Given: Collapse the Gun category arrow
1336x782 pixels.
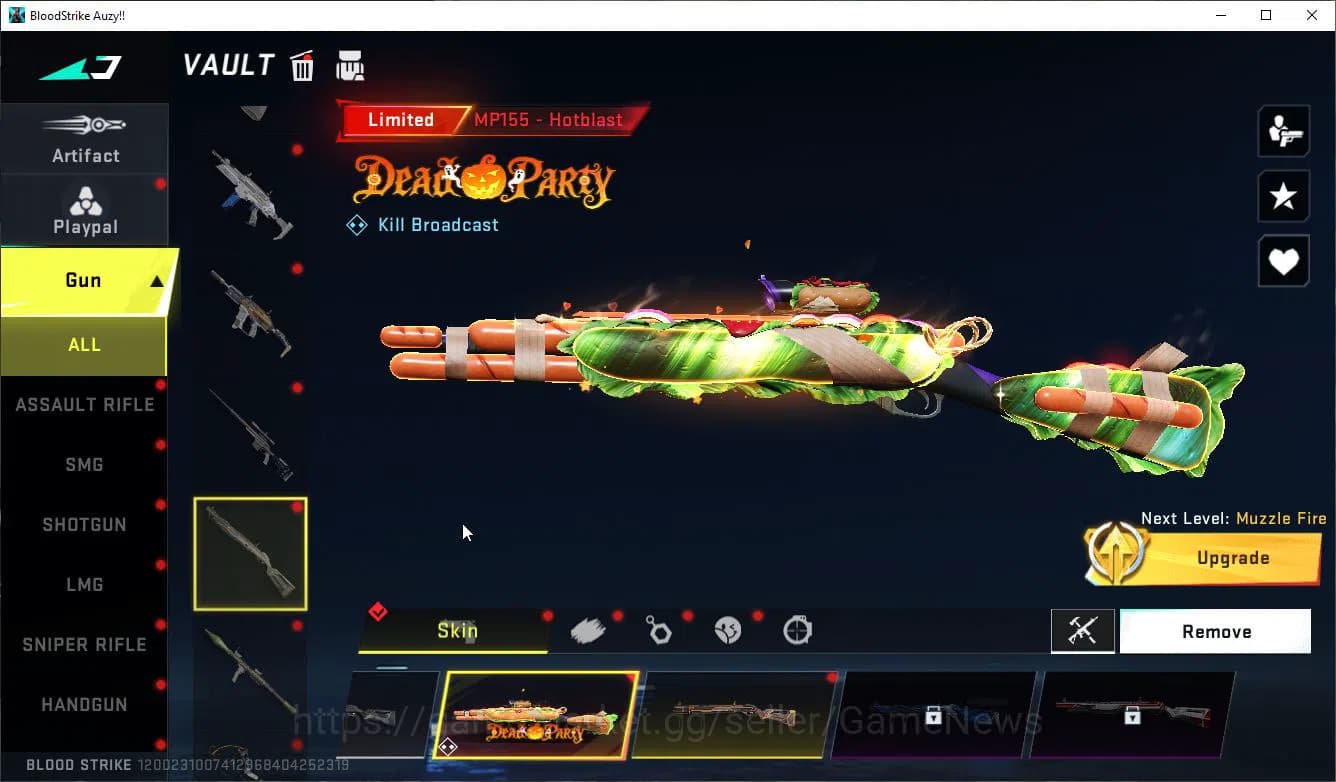Looking at the screenshot, I should tap(158, 280).
